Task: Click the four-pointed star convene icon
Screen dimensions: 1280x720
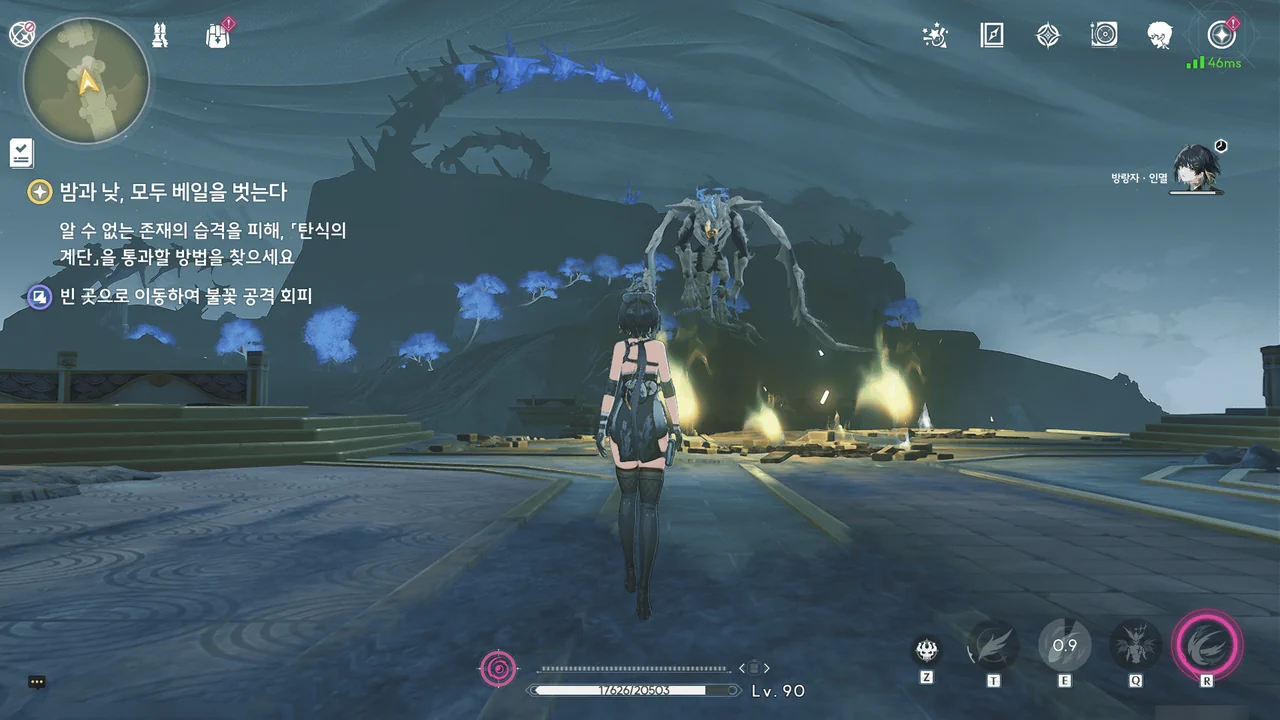Action: tap(1047, 36)
